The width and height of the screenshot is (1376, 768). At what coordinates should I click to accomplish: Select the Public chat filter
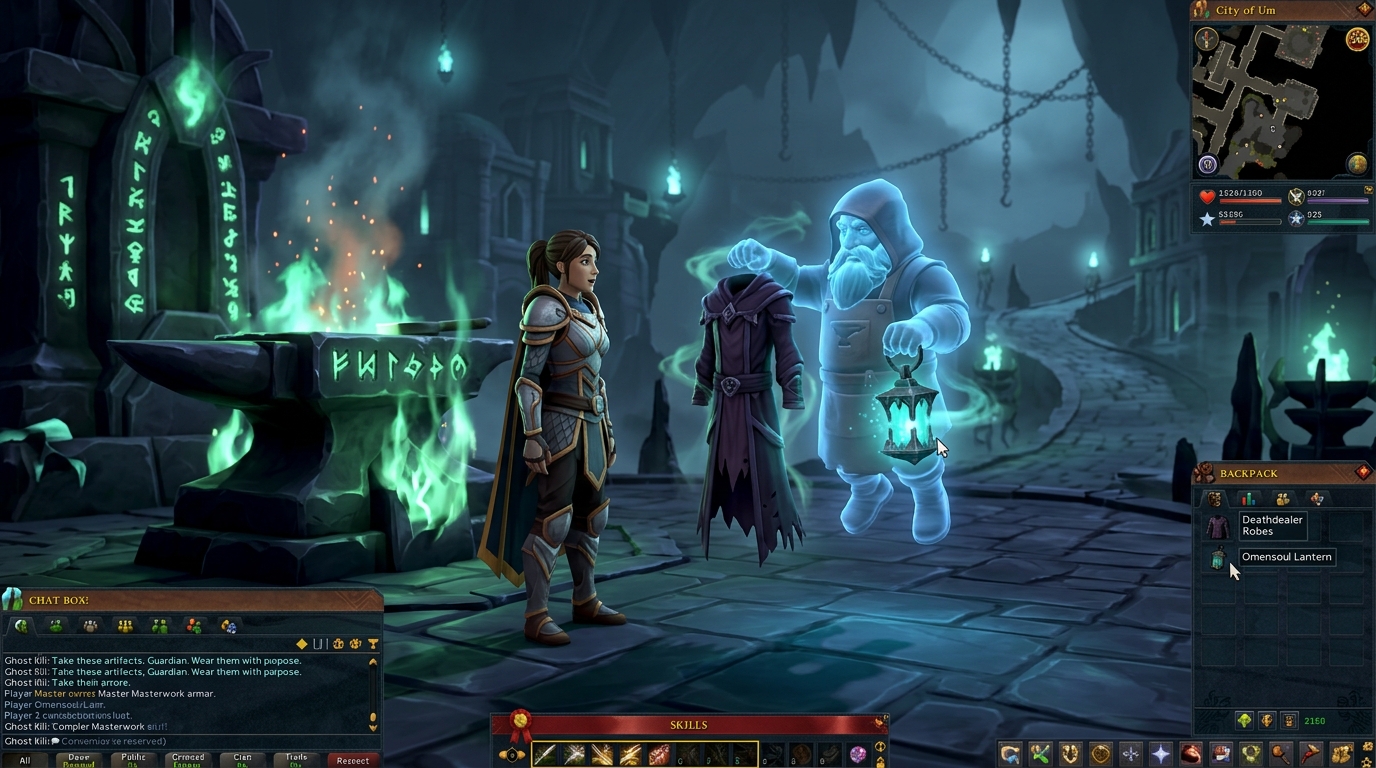click(134, 760)
